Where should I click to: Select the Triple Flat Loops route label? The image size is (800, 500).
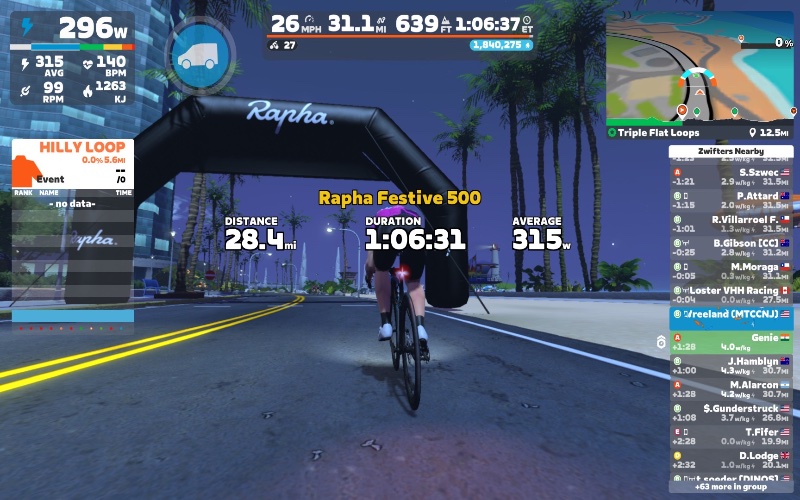(x=660, y=132)
